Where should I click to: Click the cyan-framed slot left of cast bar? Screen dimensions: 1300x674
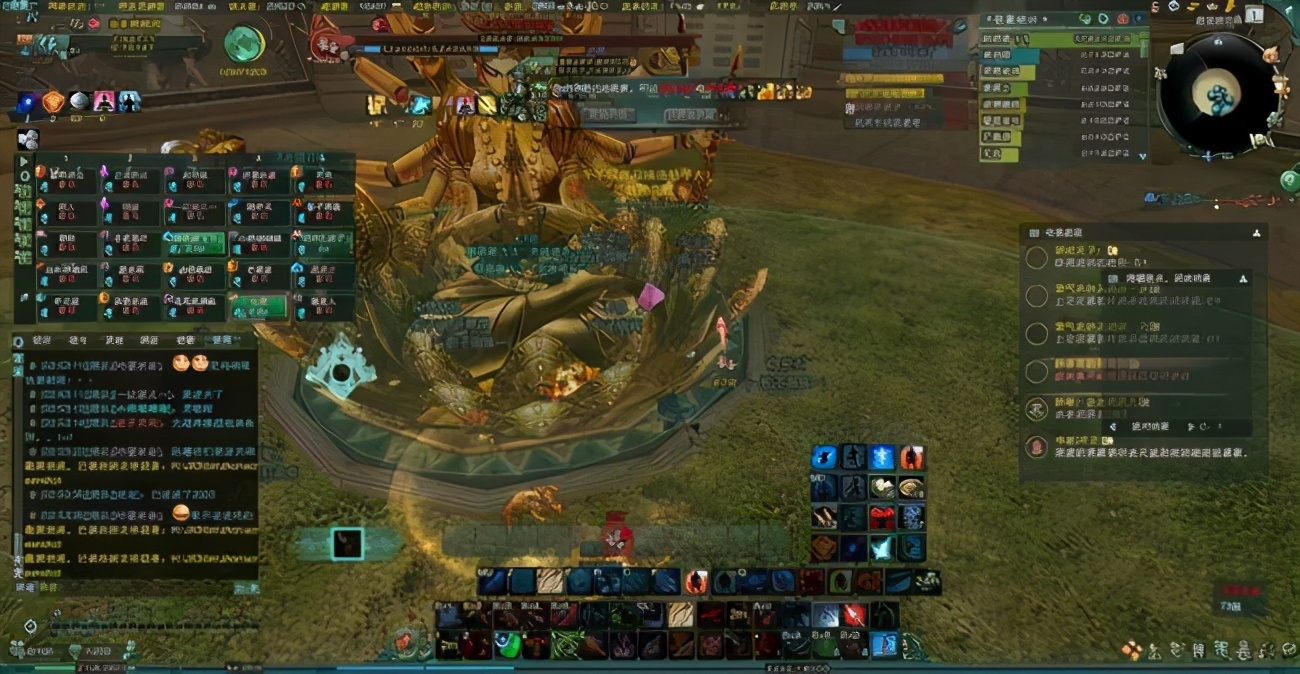click(347, 543)
